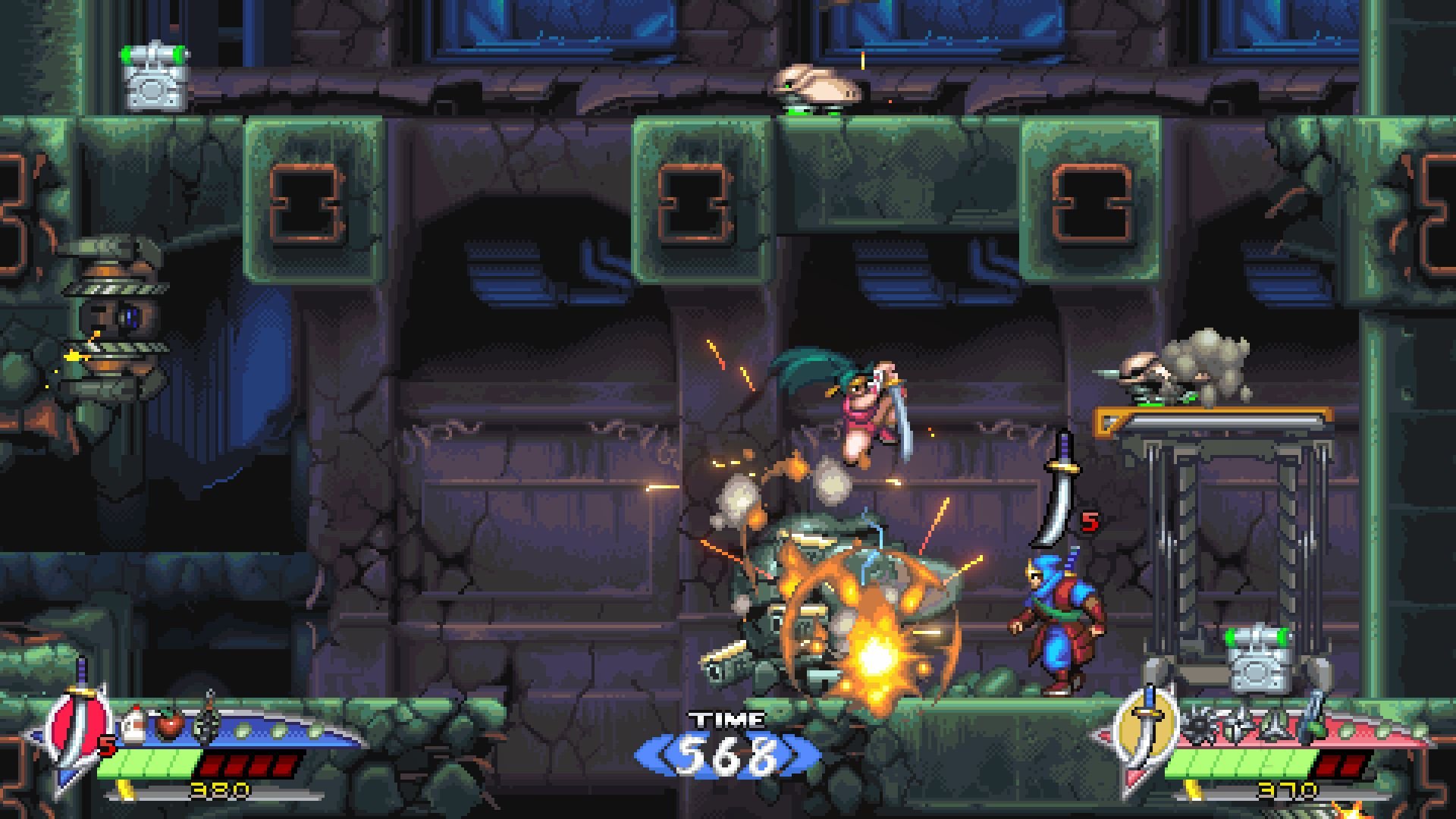Select the three-pointed shuriken icon in right inventory
This screenshot has width=1456, height=819.
point(1272,726)
